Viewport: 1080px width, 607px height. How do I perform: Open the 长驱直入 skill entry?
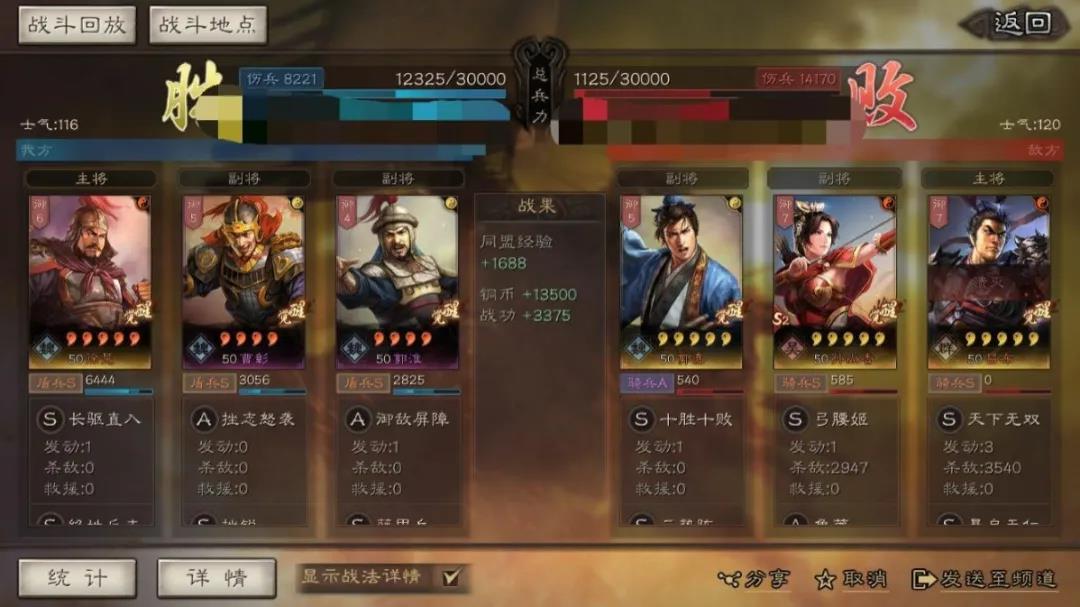click(x=91, y=419)
